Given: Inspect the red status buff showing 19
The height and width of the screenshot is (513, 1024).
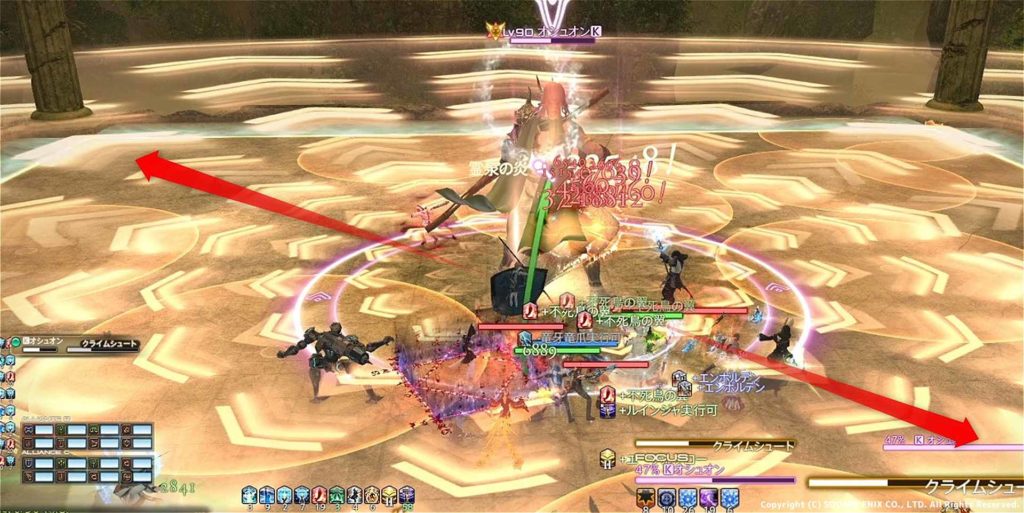Looking at the screenshot, I should (319, 495).
